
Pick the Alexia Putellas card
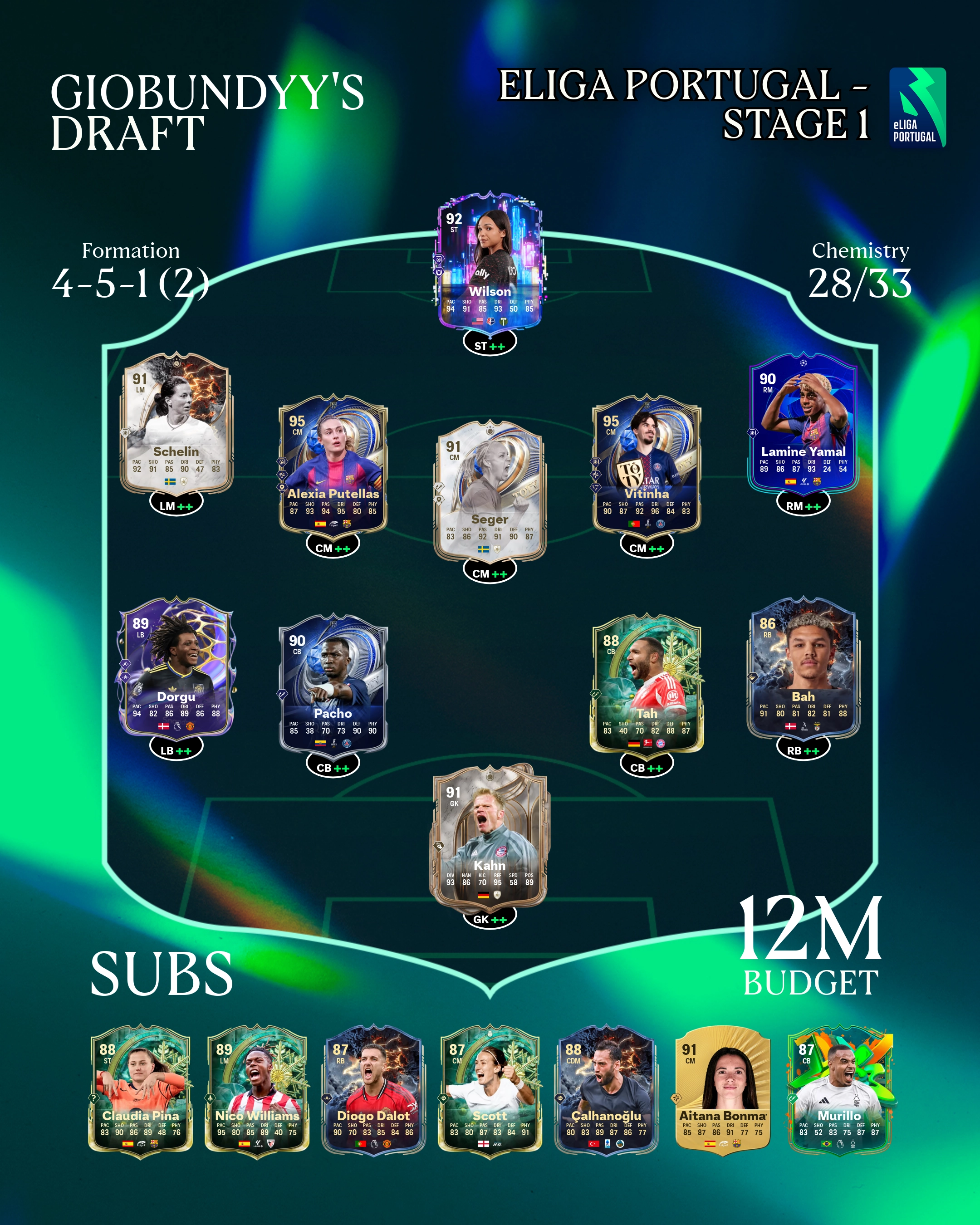pyautogui.click(x=333, y=466)
